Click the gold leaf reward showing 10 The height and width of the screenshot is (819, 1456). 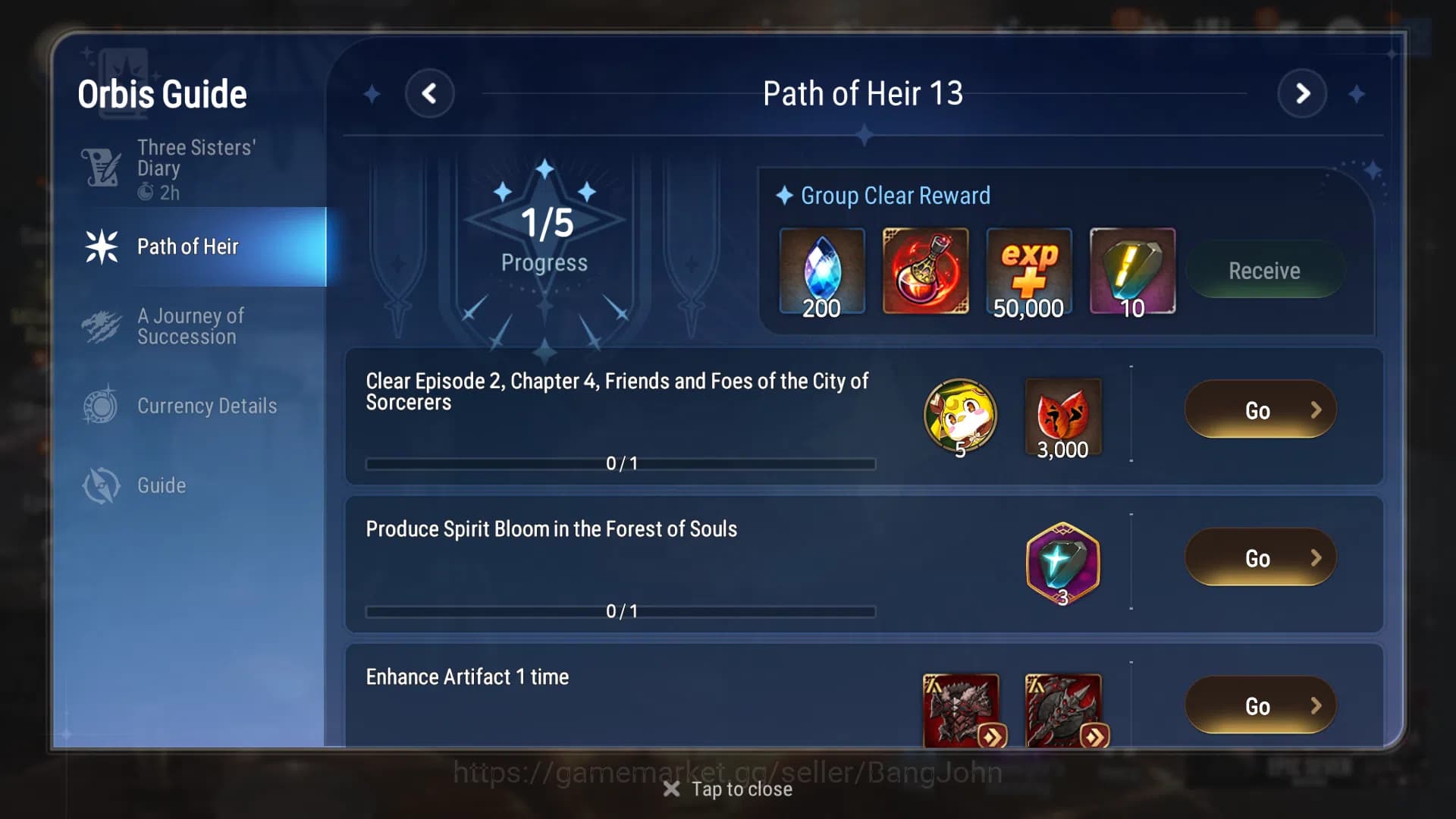1131,271
